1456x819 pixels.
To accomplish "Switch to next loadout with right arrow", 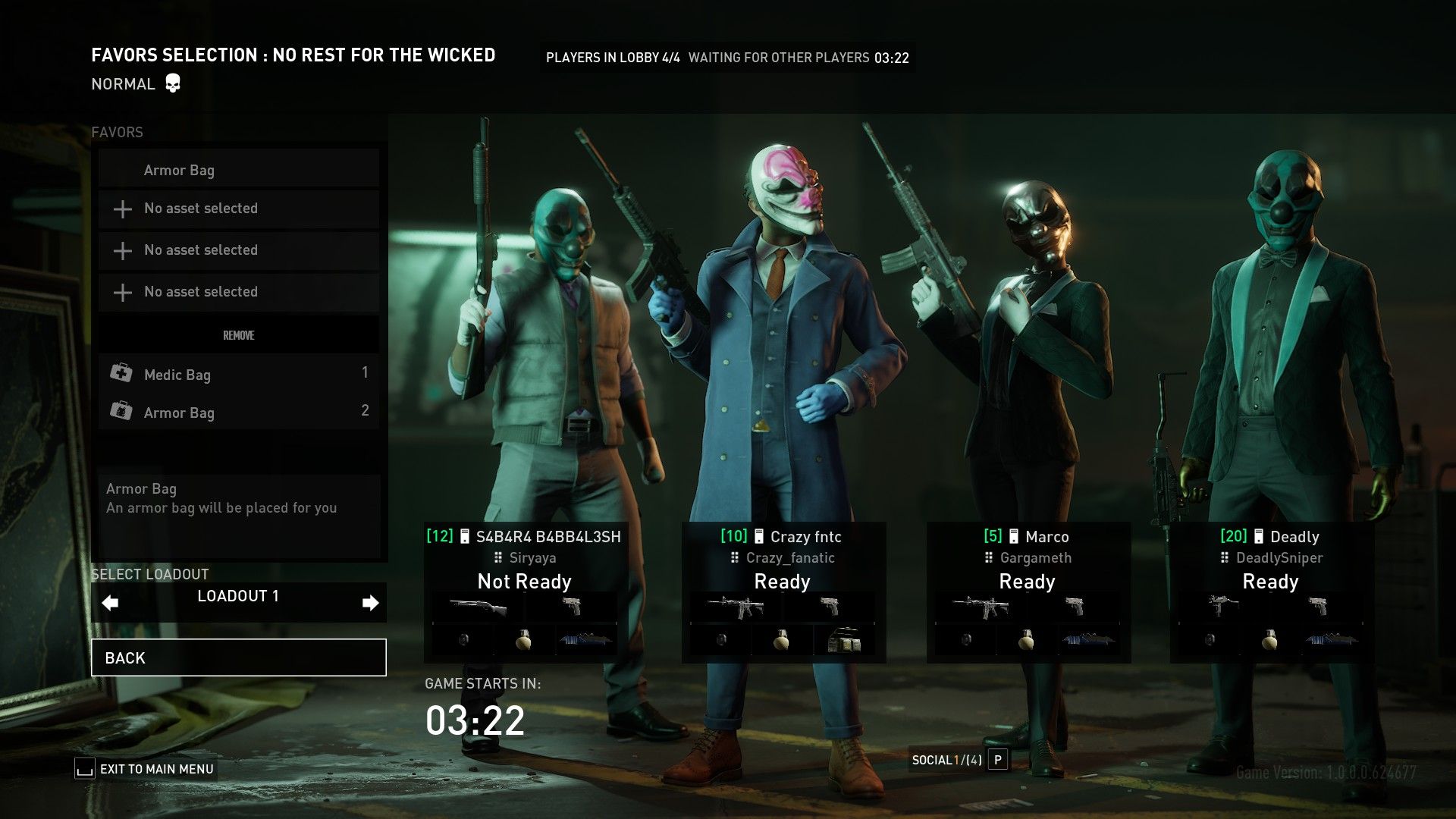I will [x=370, y=603].
